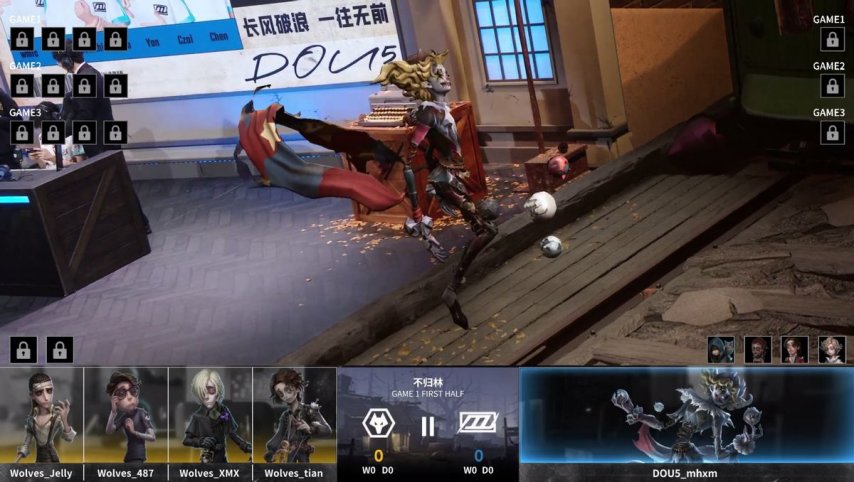Select the blonde curly-haired character portrait
854x482 pixels.
pyautogui.click(x=832, y=349)
